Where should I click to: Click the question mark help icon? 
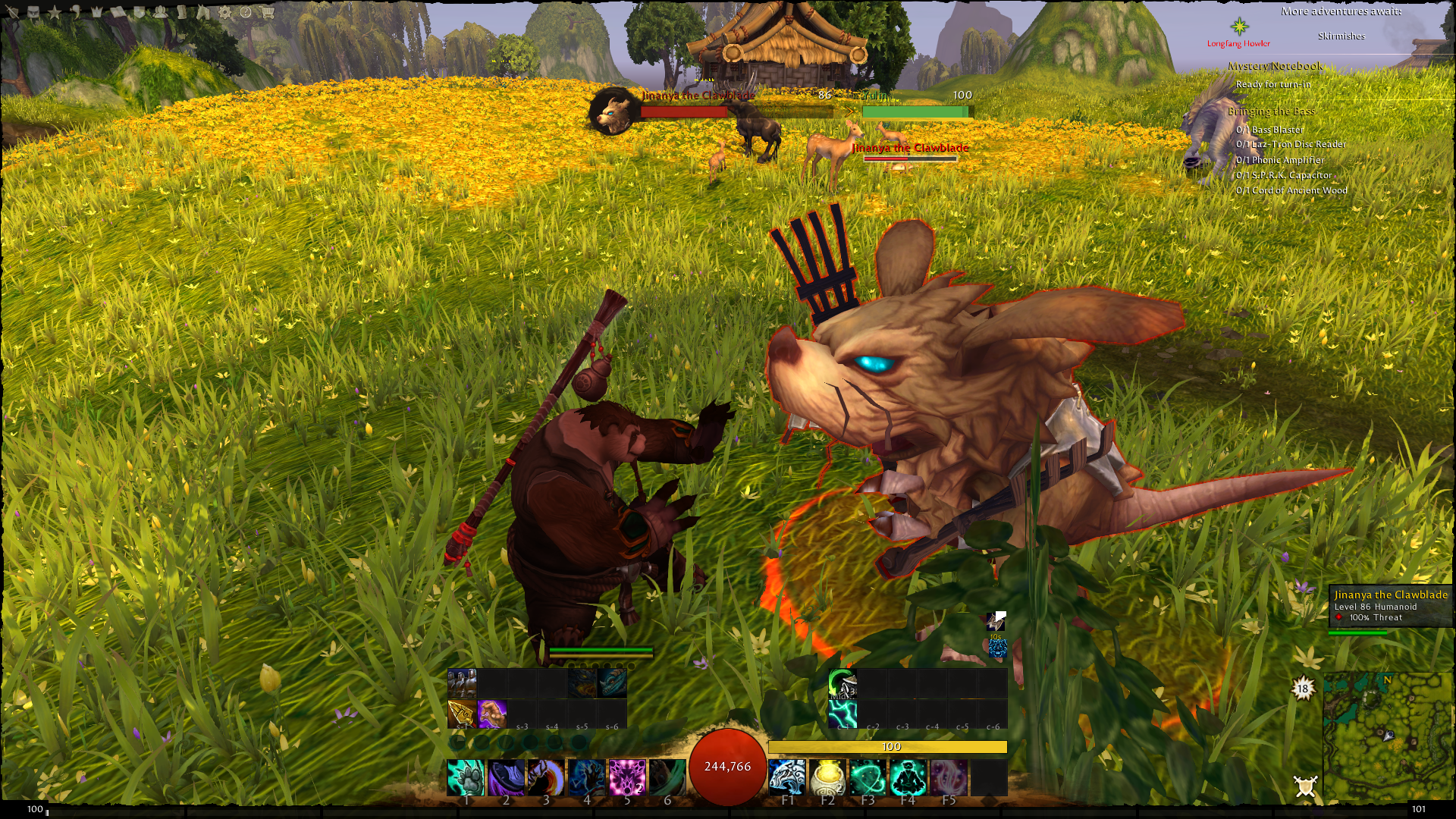tap(246, 12)
